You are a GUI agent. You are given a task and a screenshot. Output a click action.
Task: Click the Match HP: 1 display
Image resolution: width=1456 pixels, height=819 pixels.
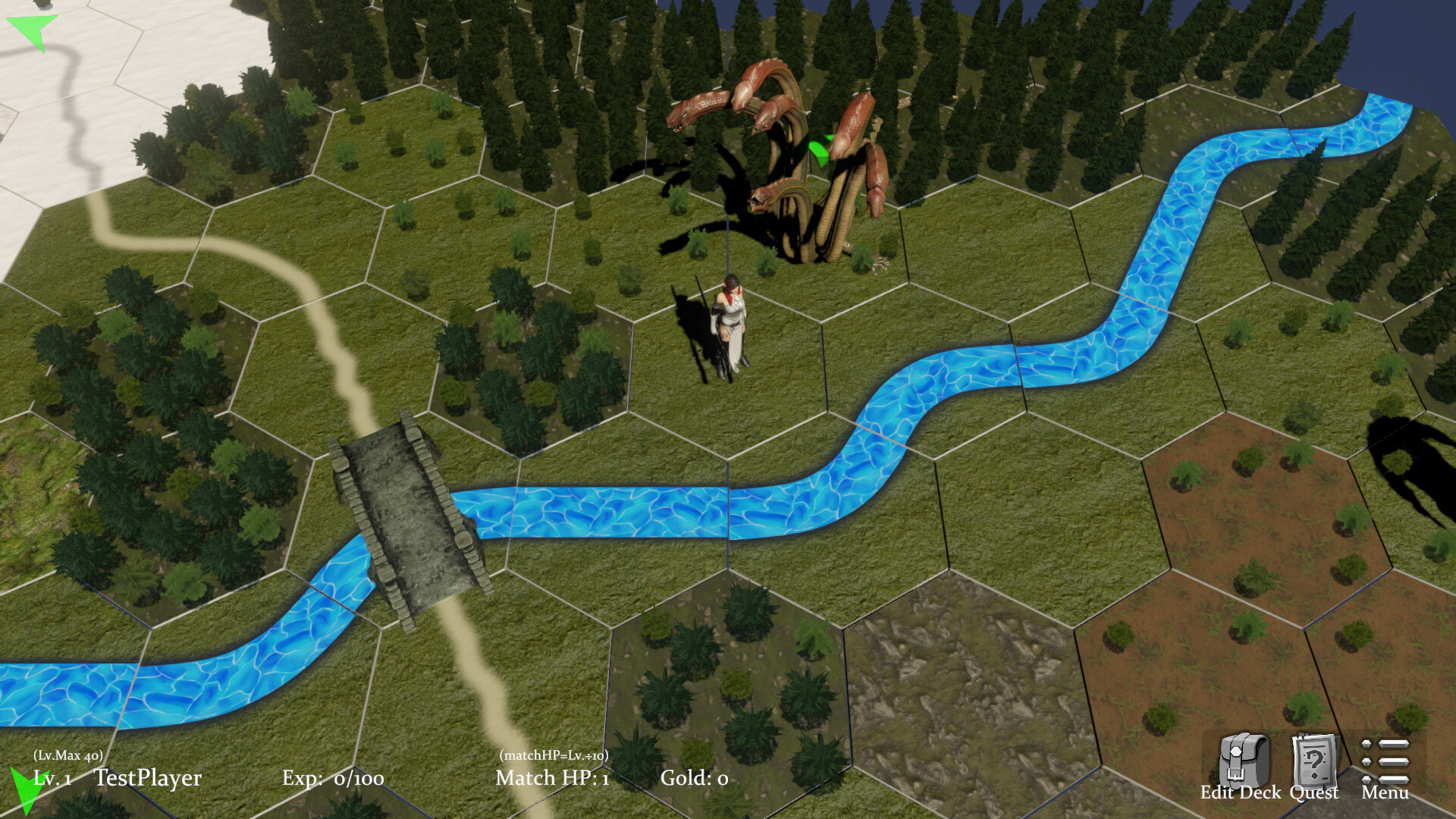click(551, 778)
